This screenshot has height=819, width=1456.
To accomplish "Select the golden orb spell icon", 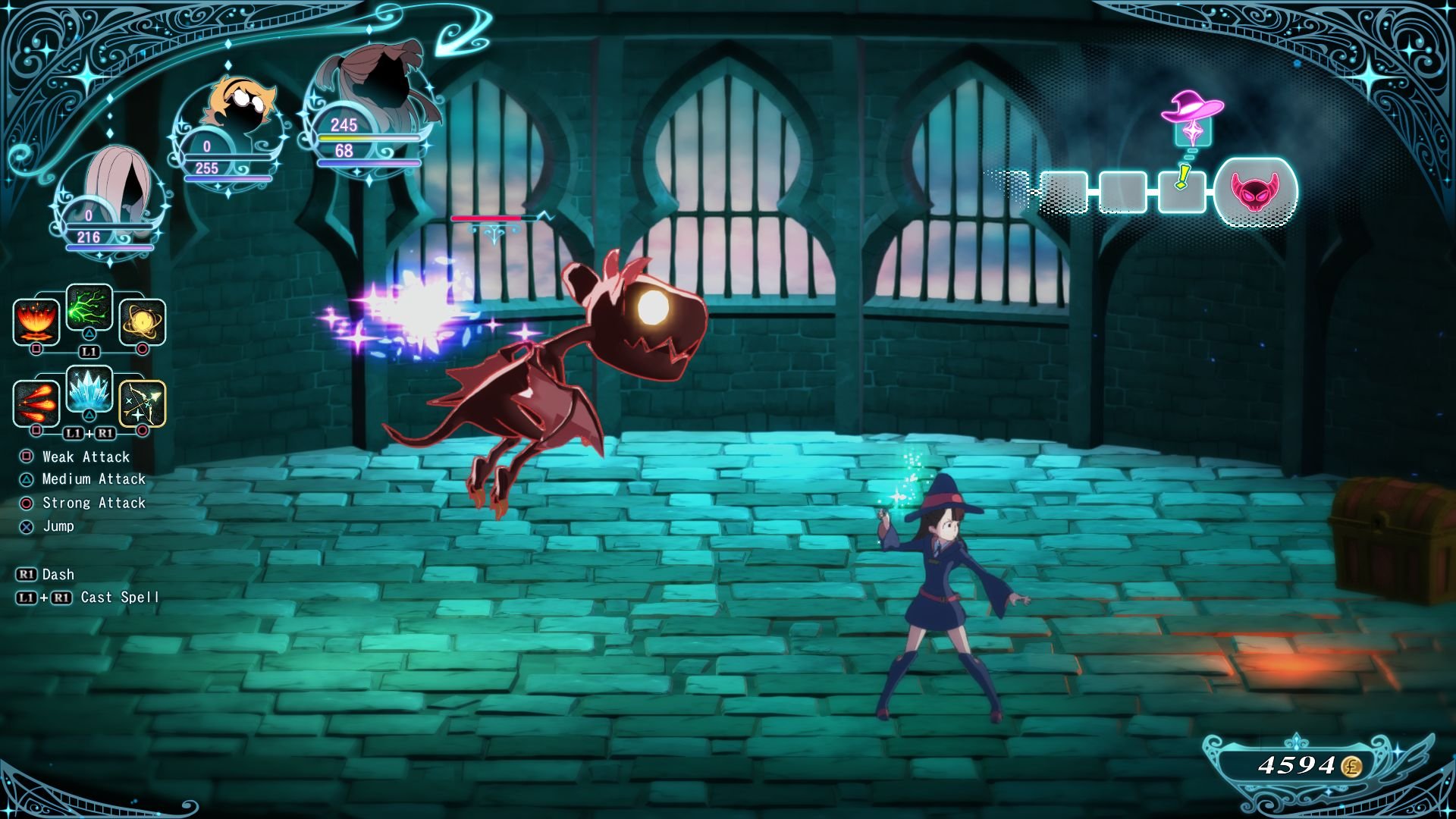I will pos(142,322).
